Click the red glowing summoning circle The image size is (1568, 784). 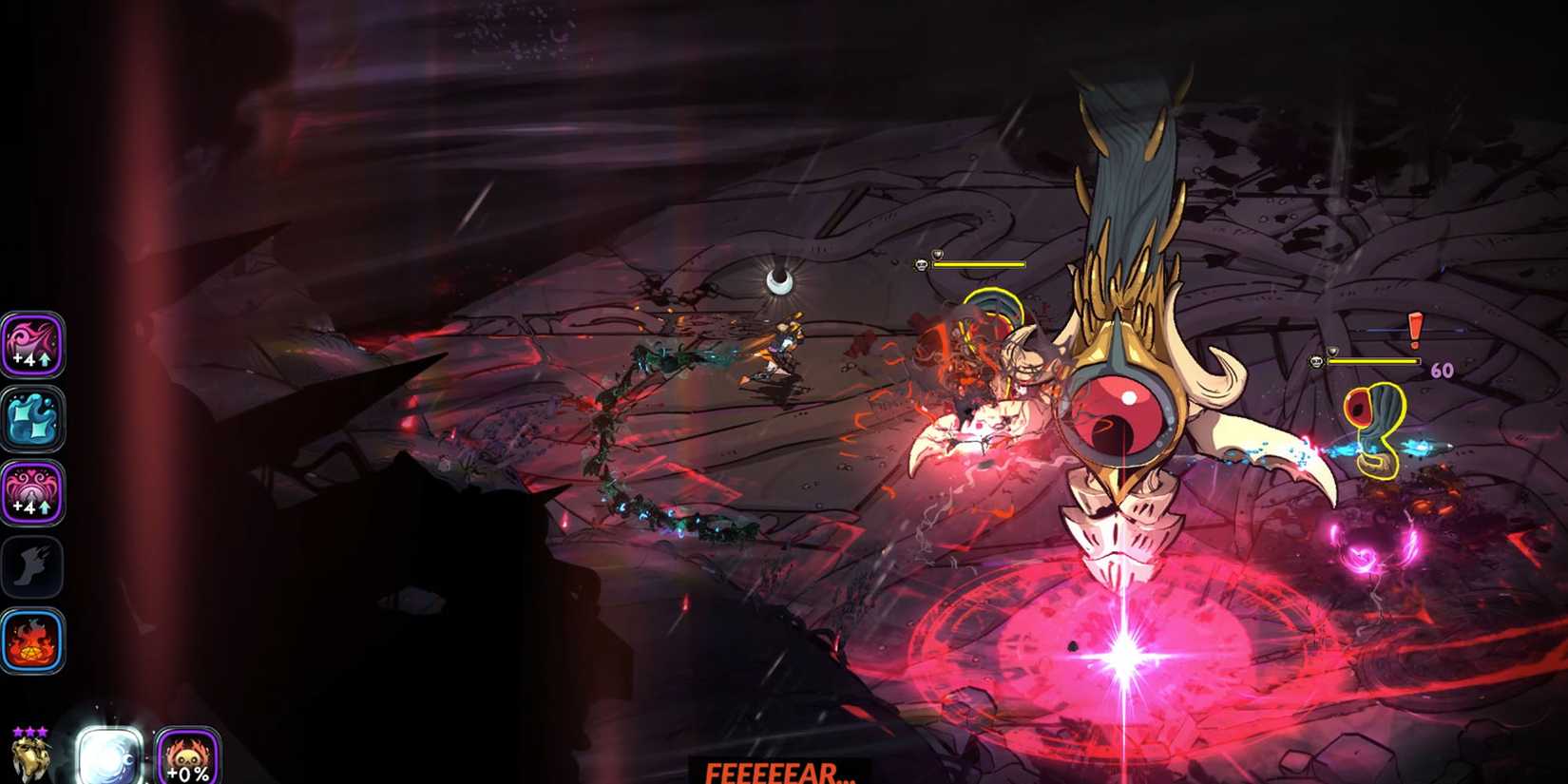coord(1121,656)
